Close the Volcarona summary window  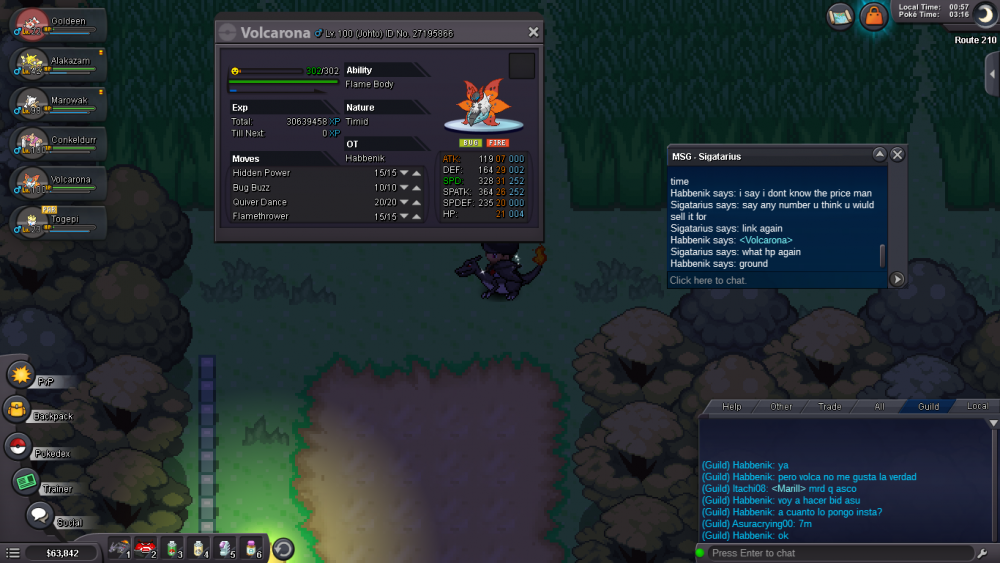pyautogui.click(x=533, y=32)
